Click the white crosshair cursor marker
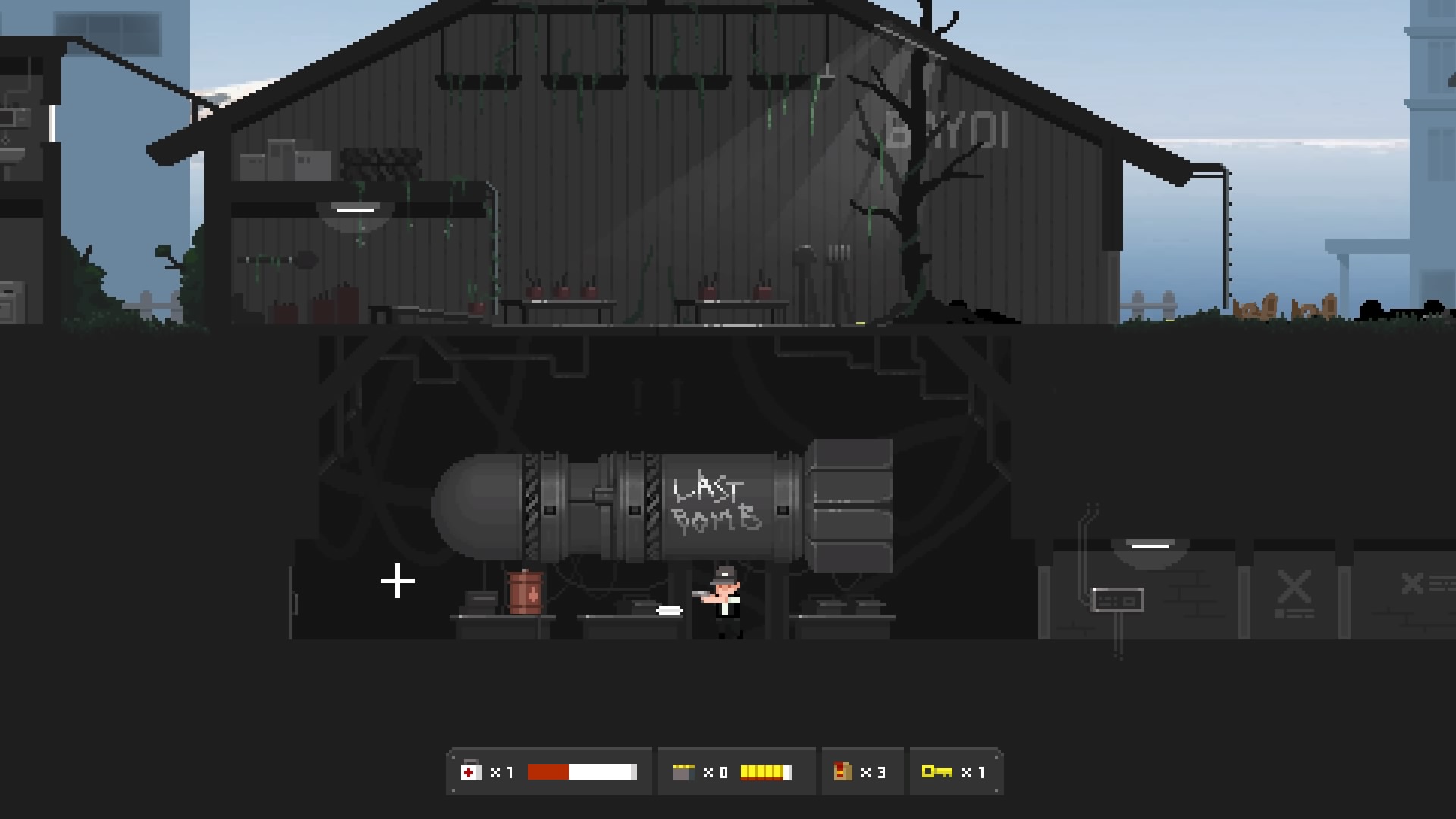The height and width of the screenshot is (819, 1456). (397, 582)
